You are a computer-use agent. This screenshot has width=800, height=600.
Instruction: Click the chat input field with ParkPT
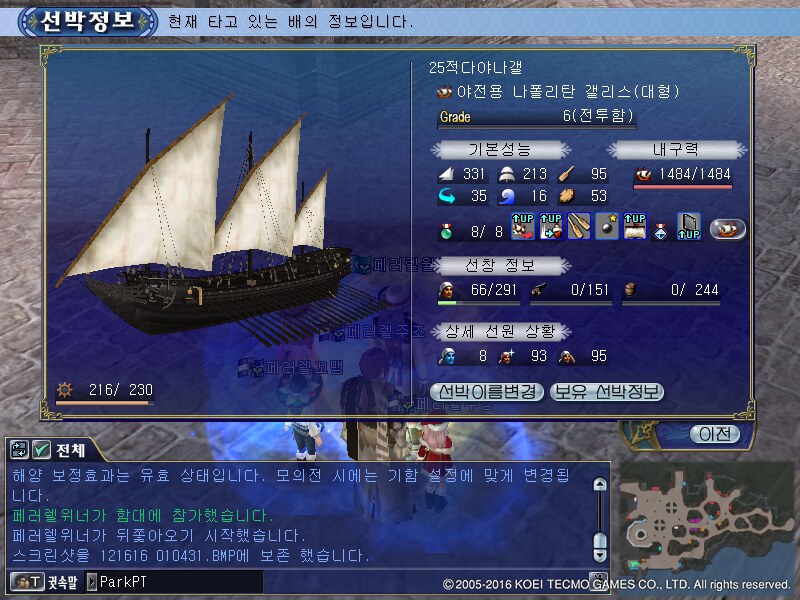(x=175, y=581)
